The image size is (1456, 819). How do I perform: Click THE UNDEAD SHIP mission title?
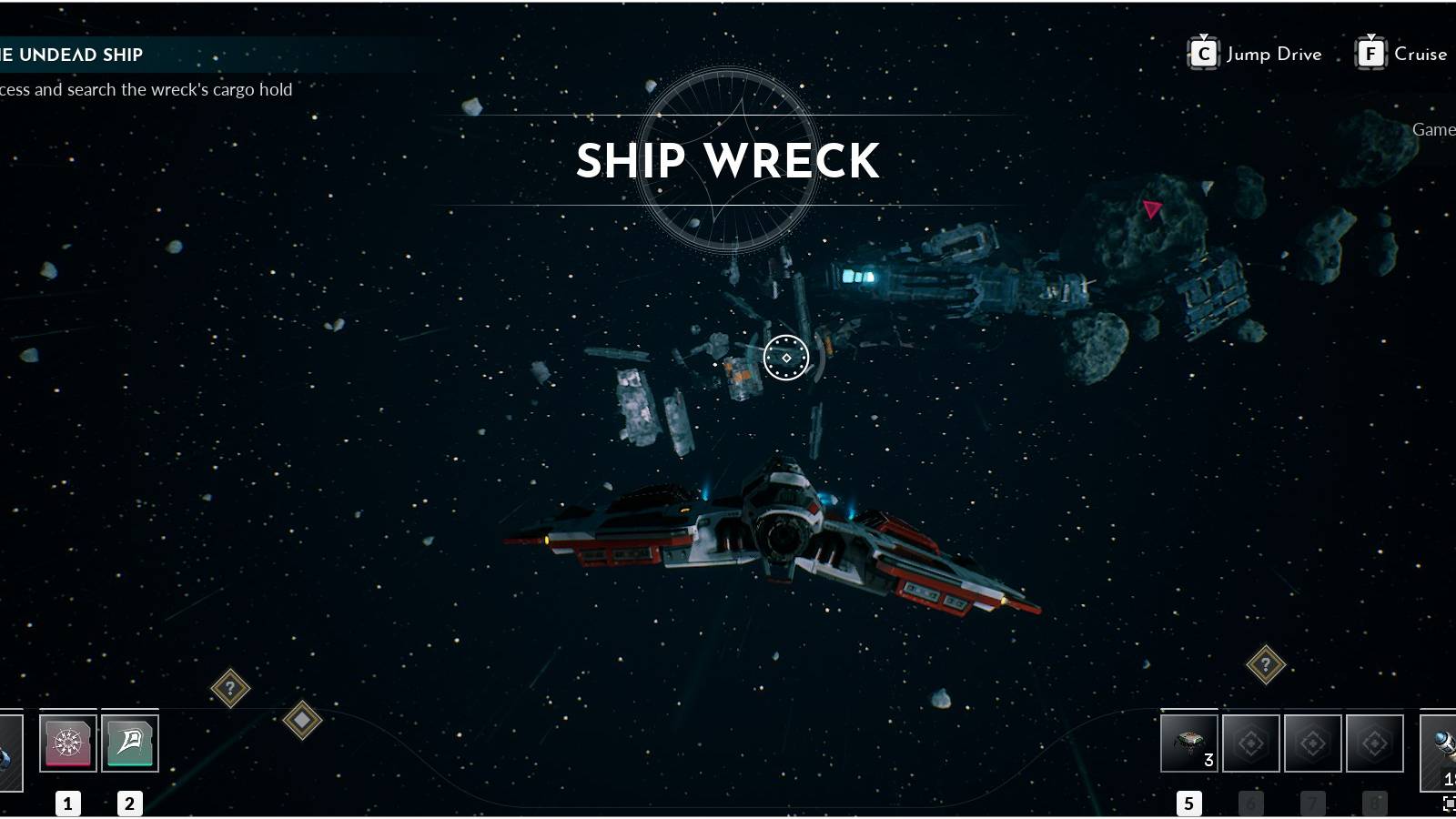tap(71, 54)
